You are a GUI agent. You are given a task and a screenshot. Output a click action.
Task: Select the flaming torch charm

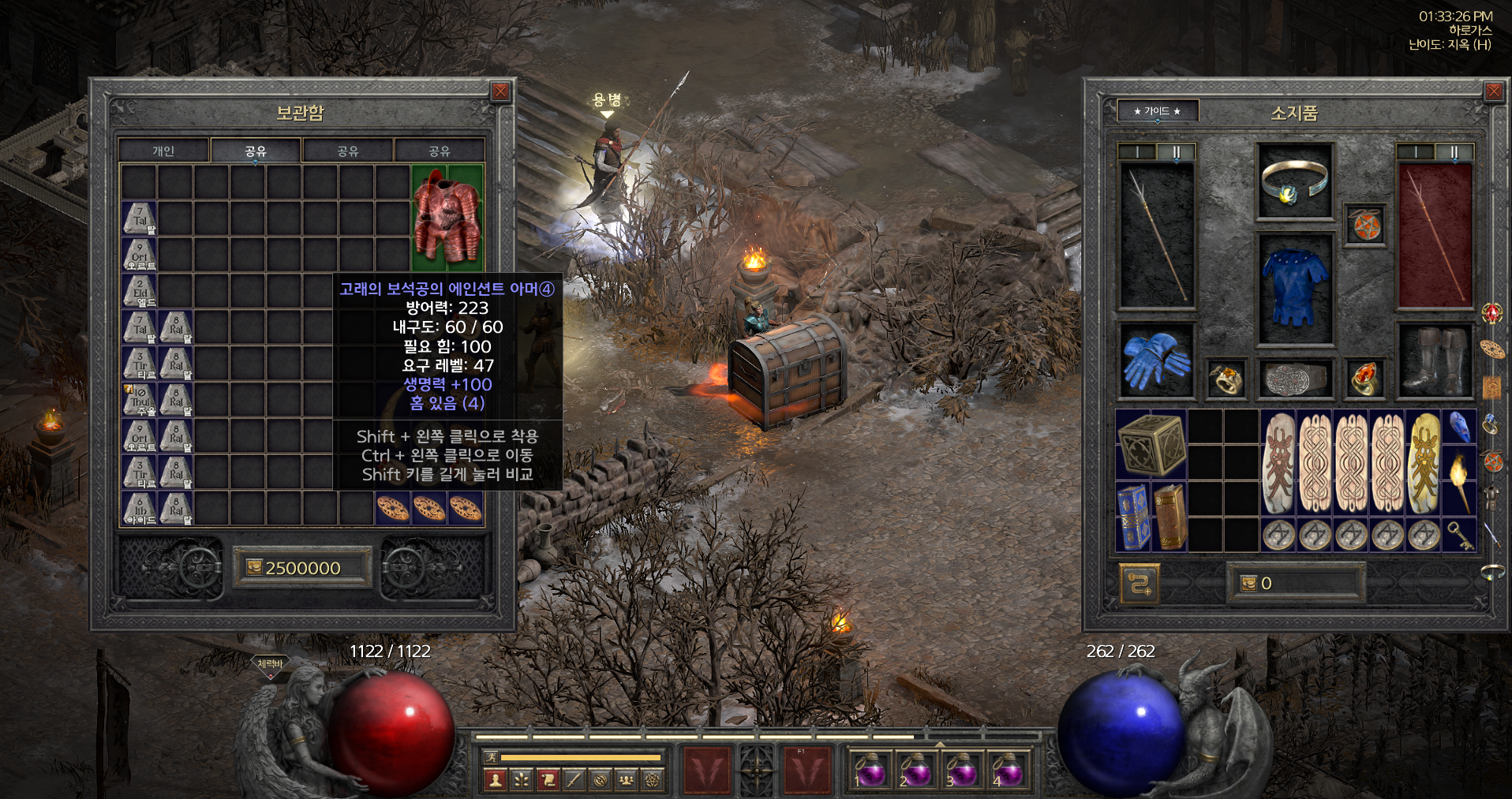point(1459,481)
